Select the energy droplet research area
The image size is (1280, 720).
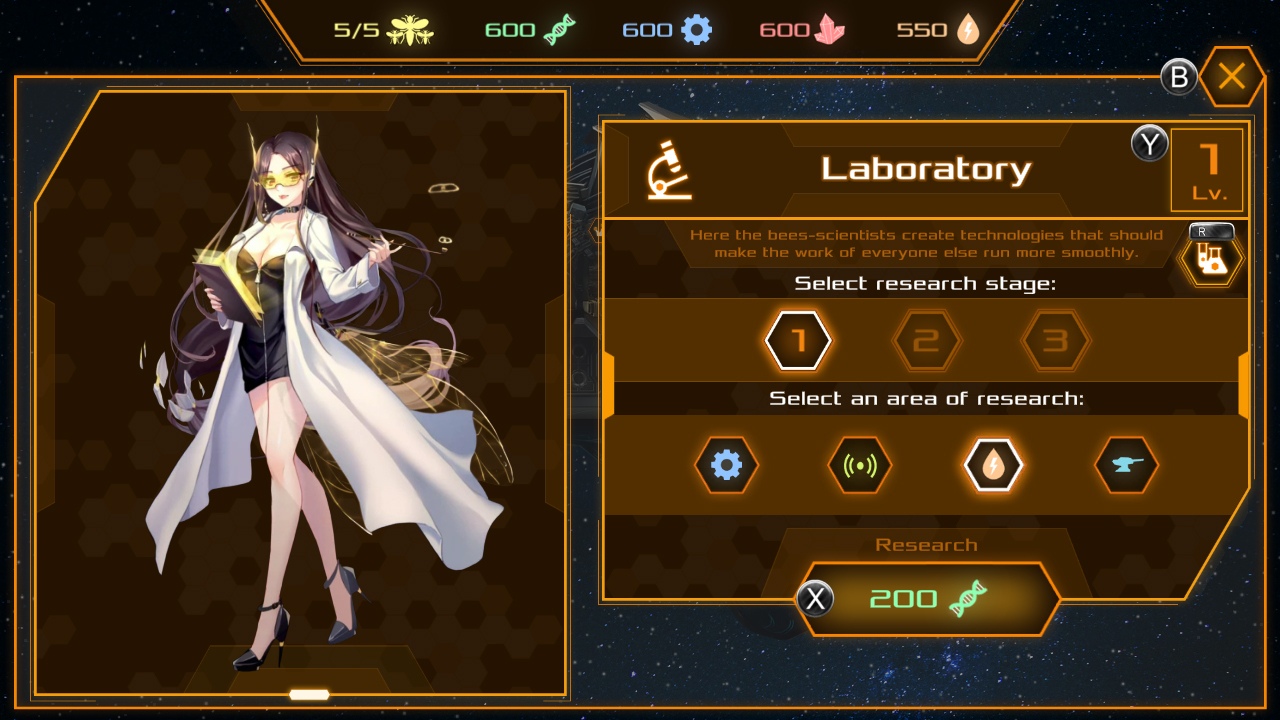click(x=993, y=465)
